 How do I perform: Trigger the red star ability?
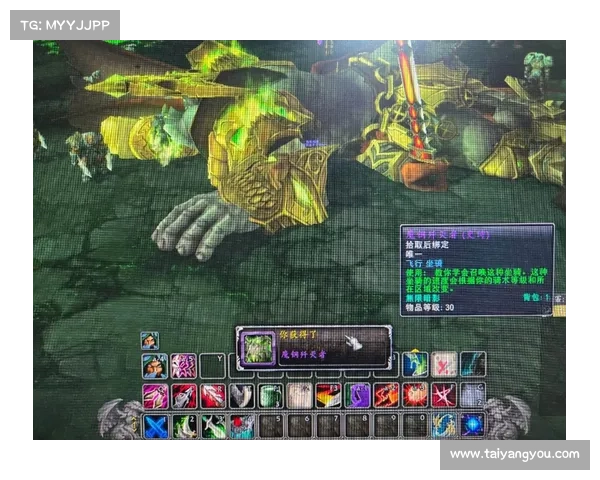point(444,396)
